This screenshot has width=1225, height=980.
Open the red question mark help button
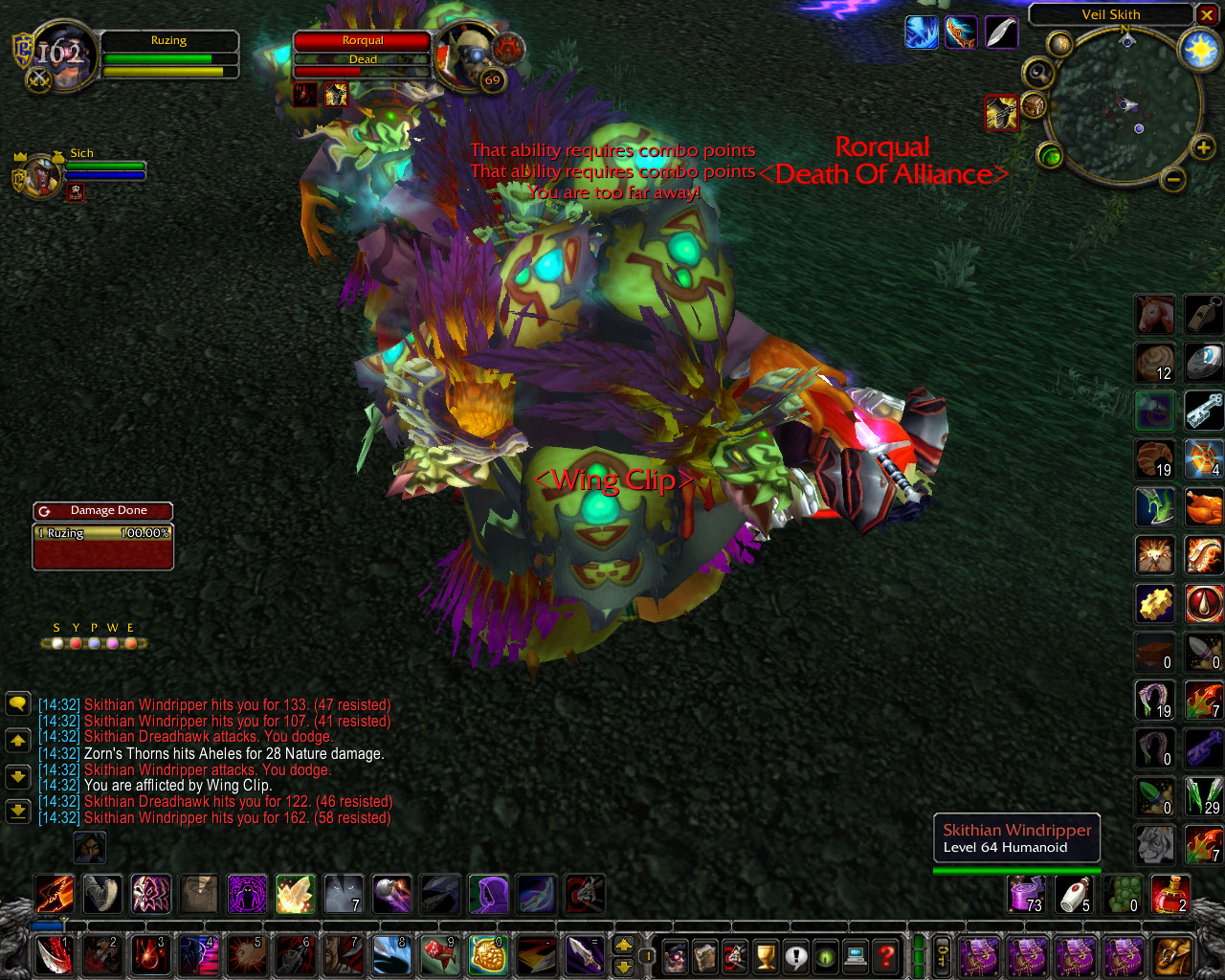coord(886,955)
